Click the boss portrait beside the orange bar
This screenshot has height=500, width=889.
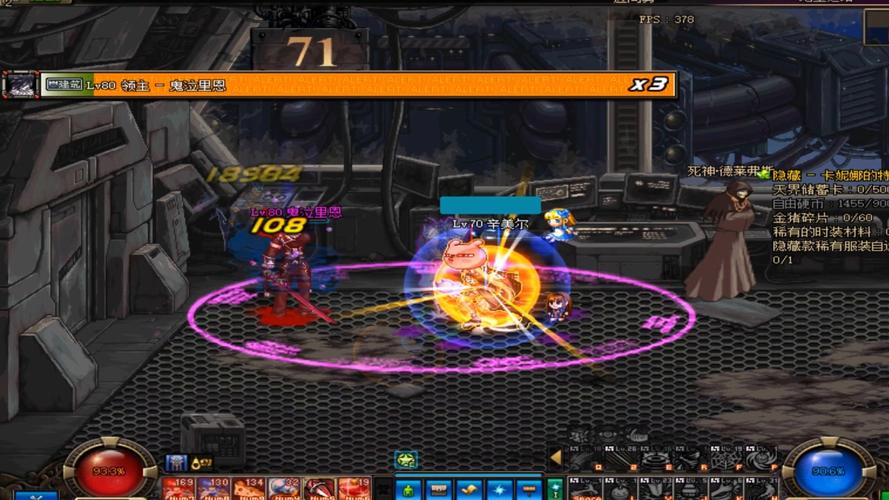[x=20, y=85]
